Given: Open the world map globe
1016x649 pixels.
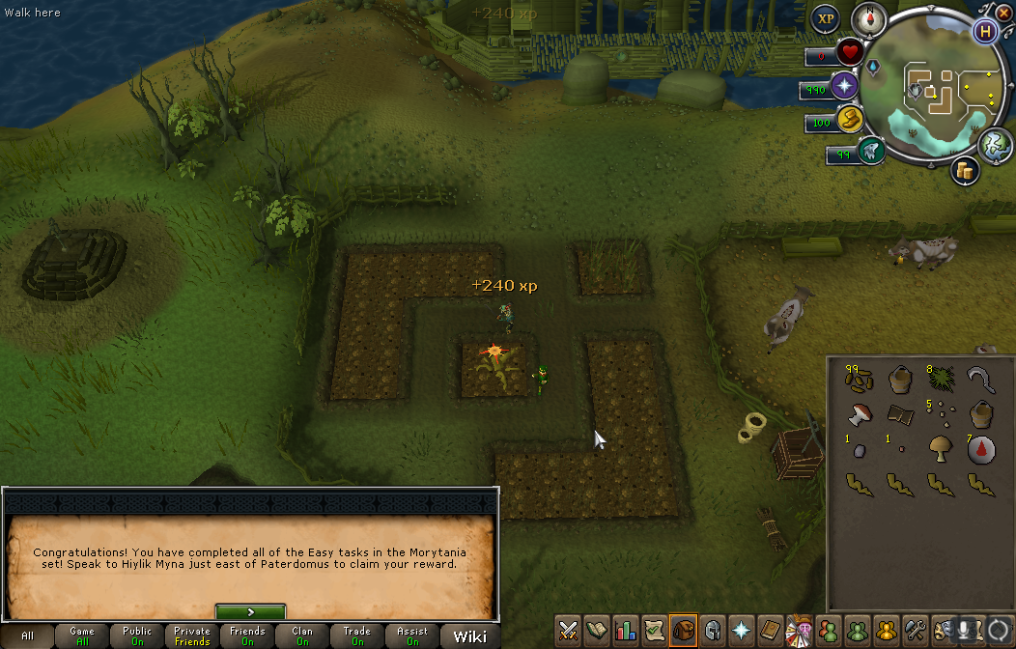Looking at the screenshot, I should (995, 145).
